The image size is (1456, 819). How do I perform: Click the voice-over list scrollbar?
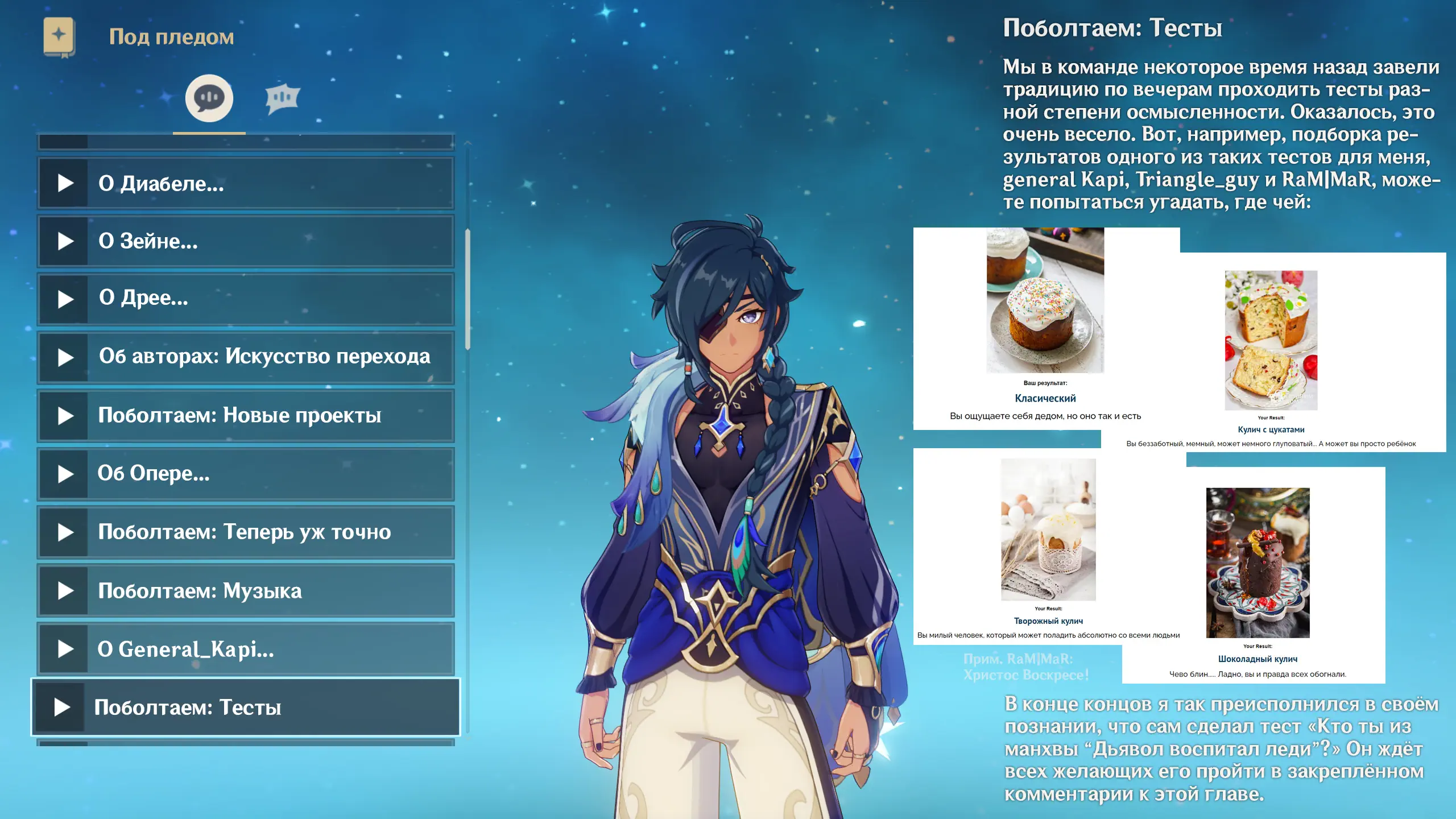pyautogui.click(x=468, y=290)
